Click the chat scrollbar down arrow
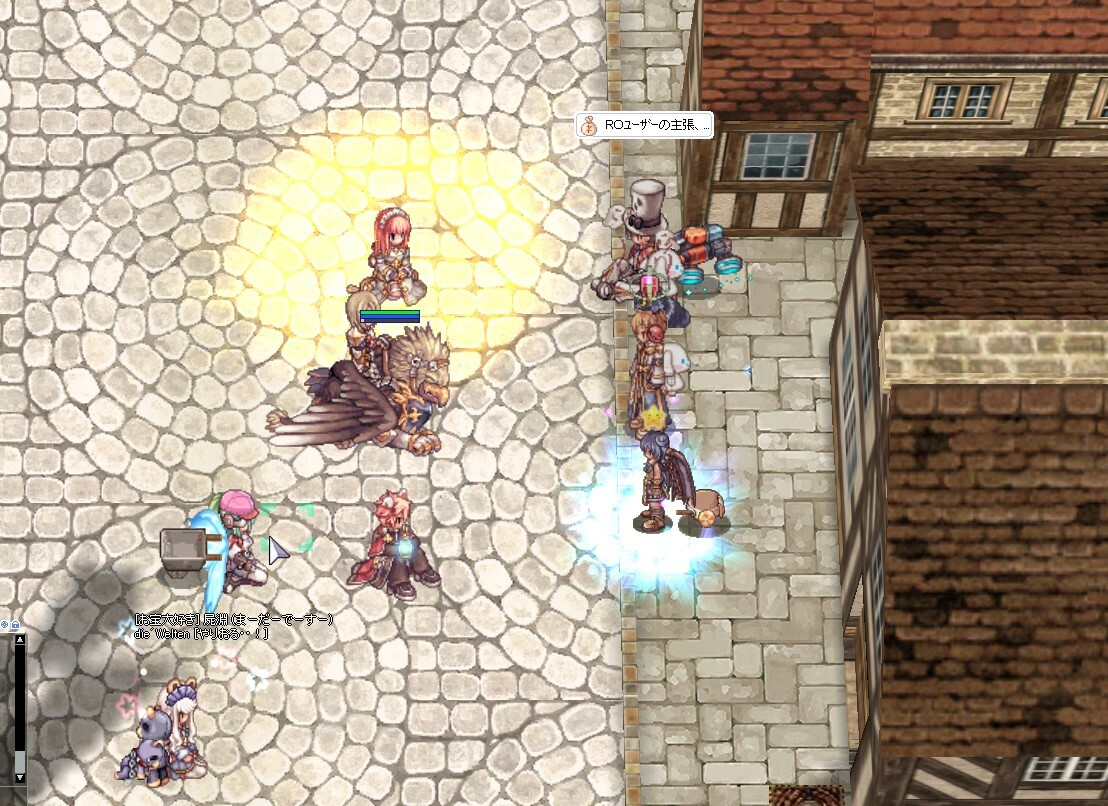This screenshot has height=806, width=1108. pyautogui.click(x=19, y=777)
